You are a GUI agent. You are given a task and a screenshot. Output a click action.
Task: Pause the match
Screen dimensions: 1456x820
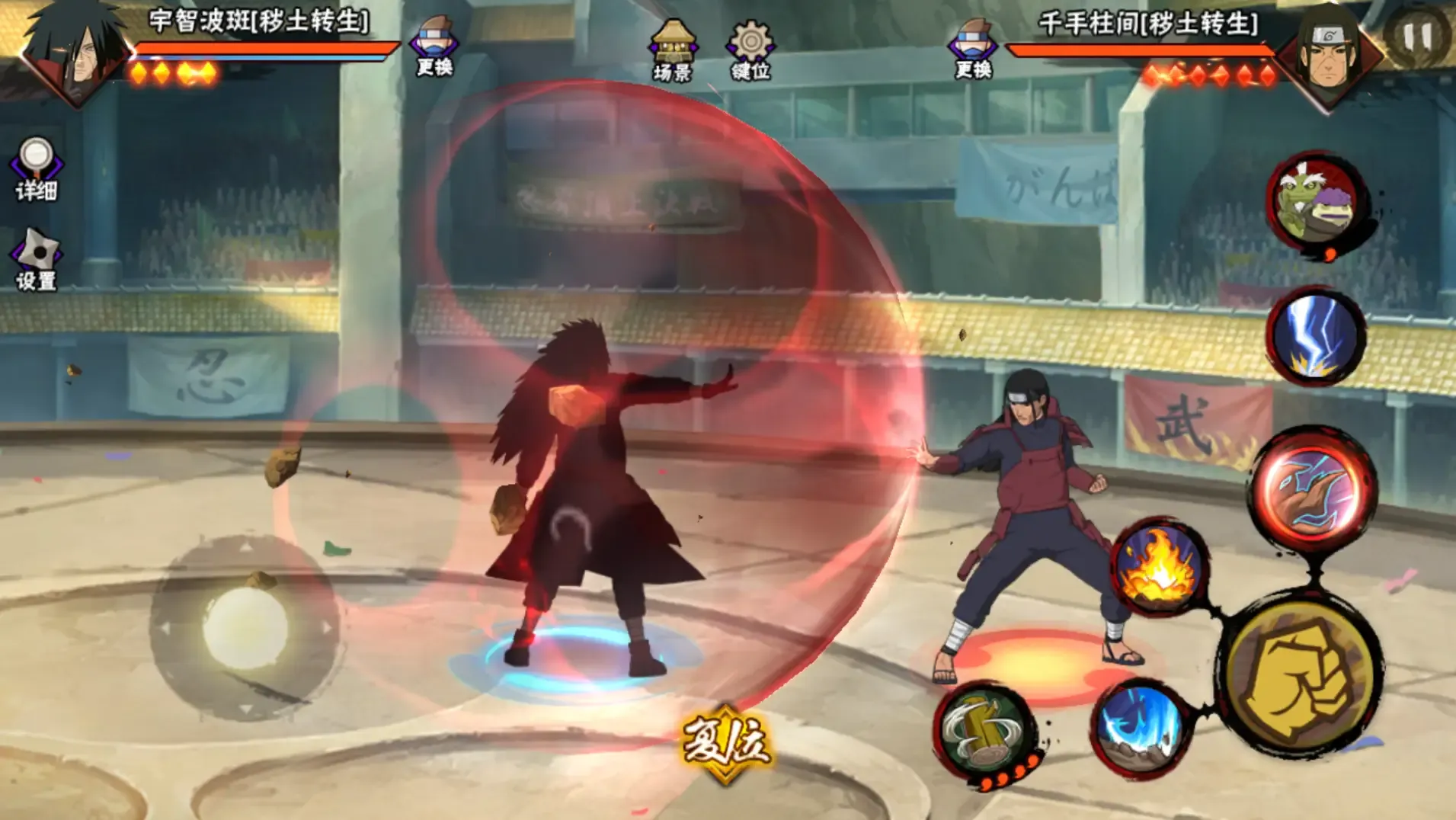(1418, 36)
